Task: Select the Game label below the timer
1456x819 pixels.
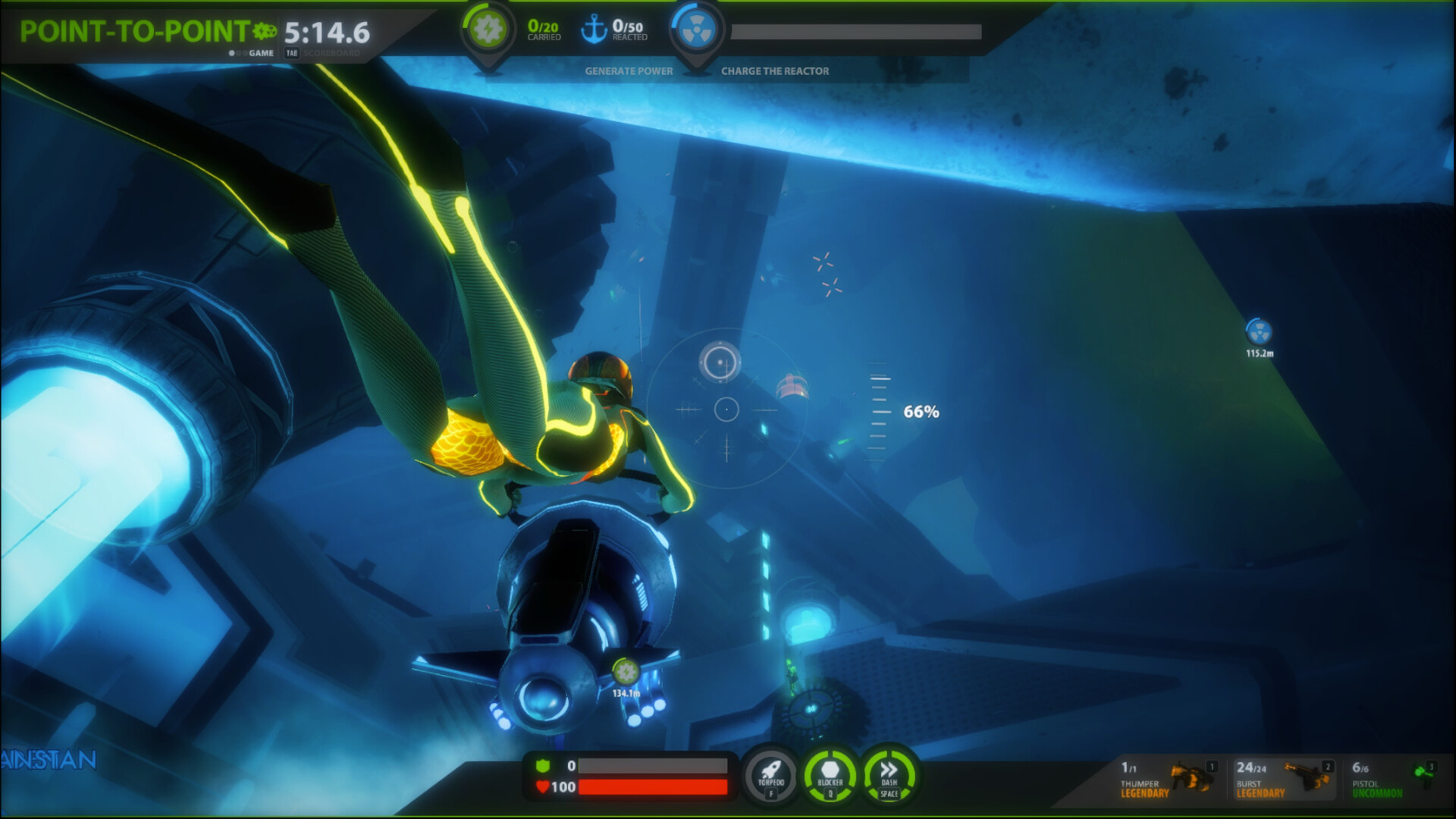Action: point(262,55)
